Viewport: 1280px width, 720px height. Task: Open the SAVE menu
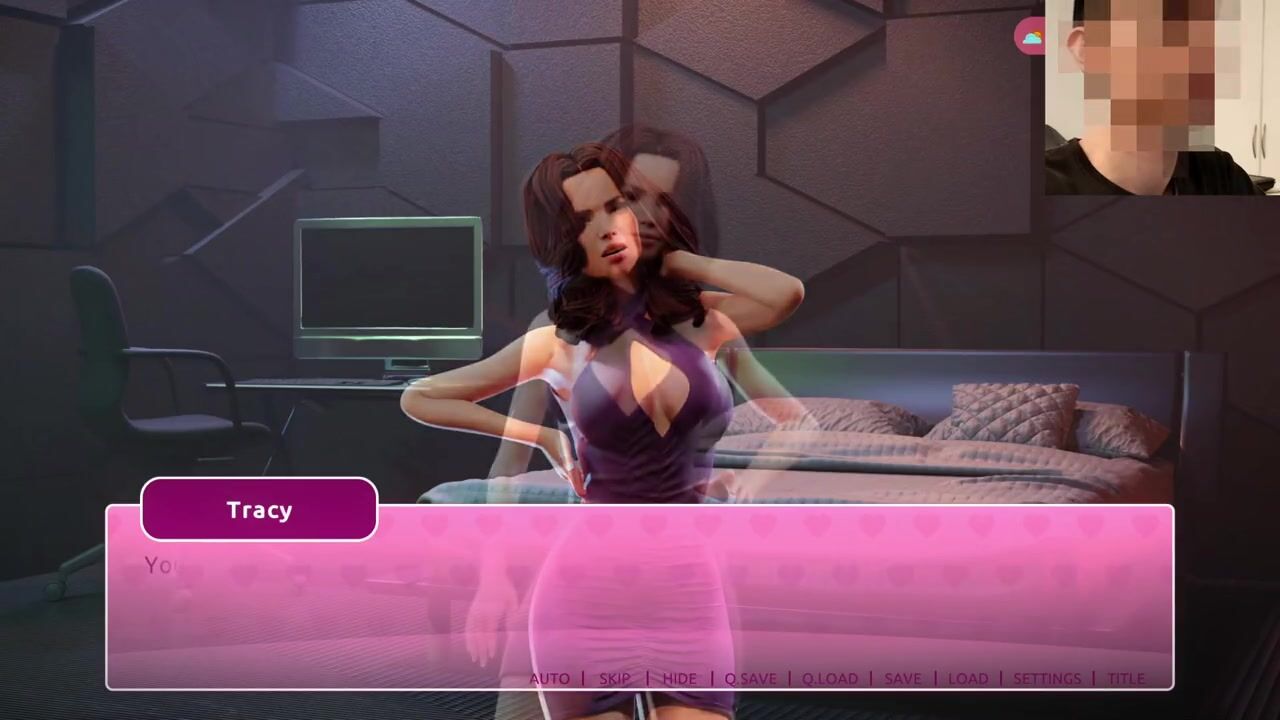pos(902,678)
